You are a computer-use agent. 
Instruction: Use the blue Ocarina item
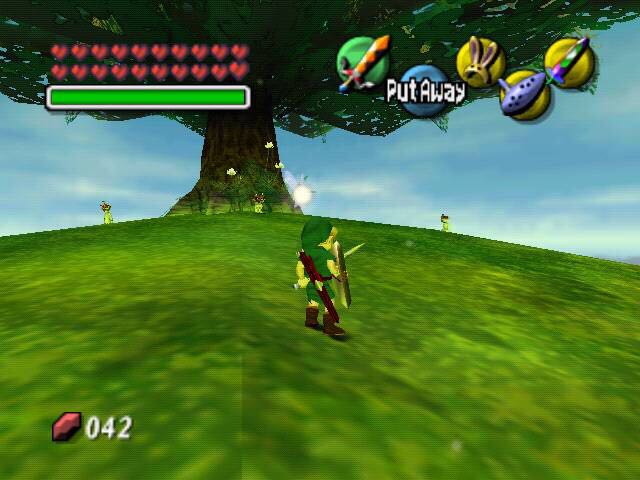point(523,95)
